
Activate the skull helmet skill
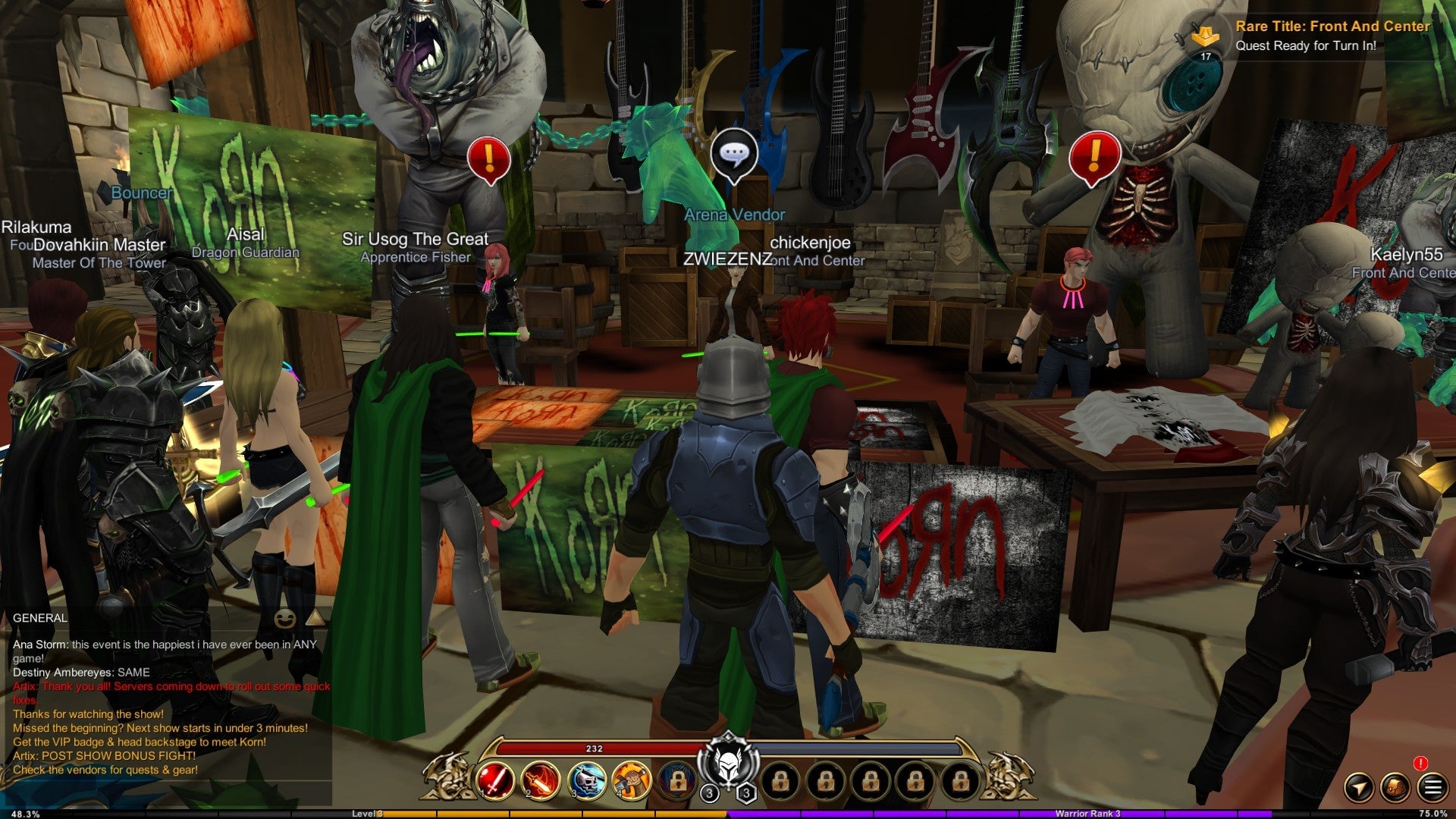[586, 782]
